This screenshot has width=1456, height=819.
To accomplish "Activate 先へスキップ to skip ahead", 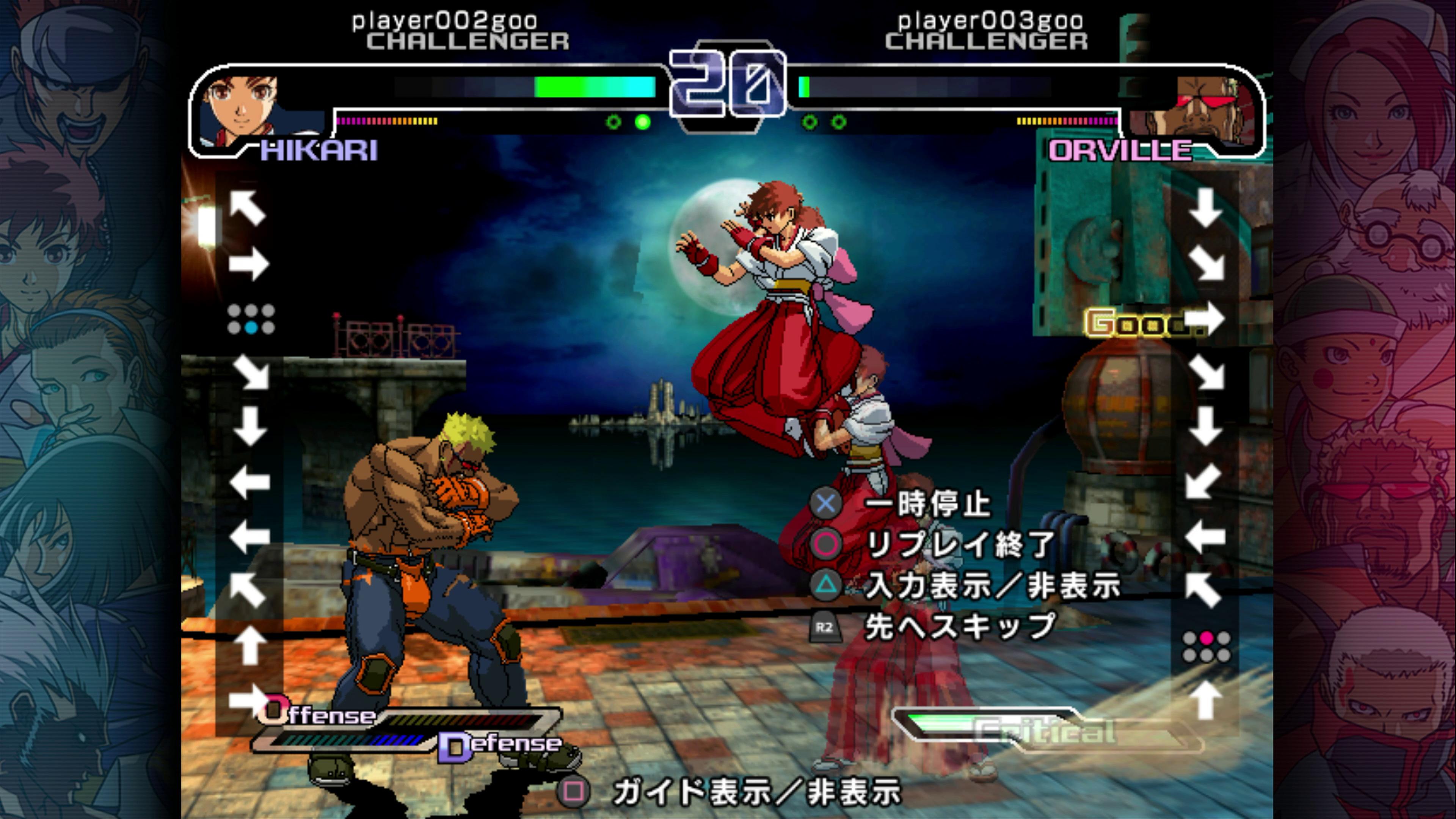I will click(960, 627).
